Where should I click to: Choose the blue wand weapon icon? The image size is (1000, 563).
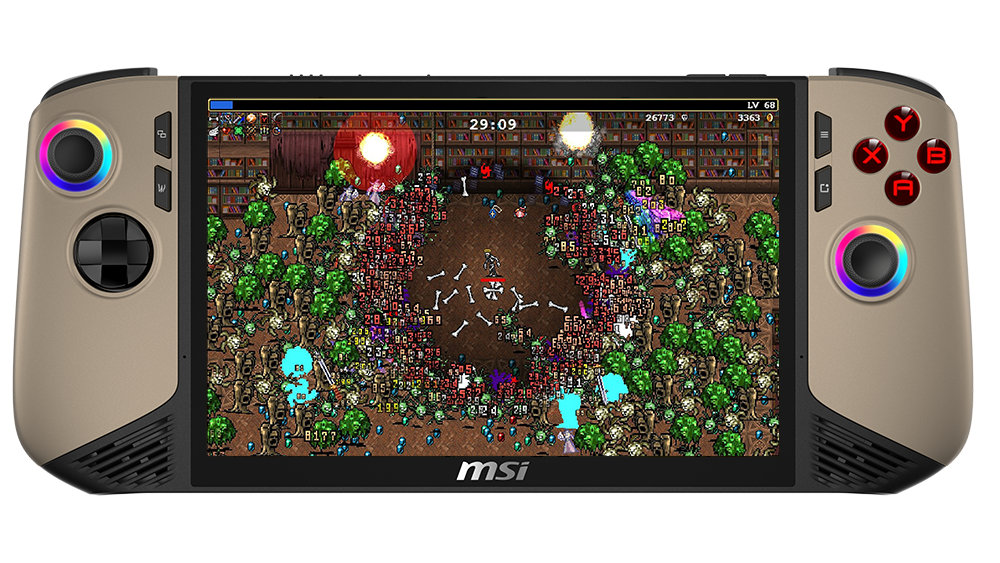tap(239, 120)
